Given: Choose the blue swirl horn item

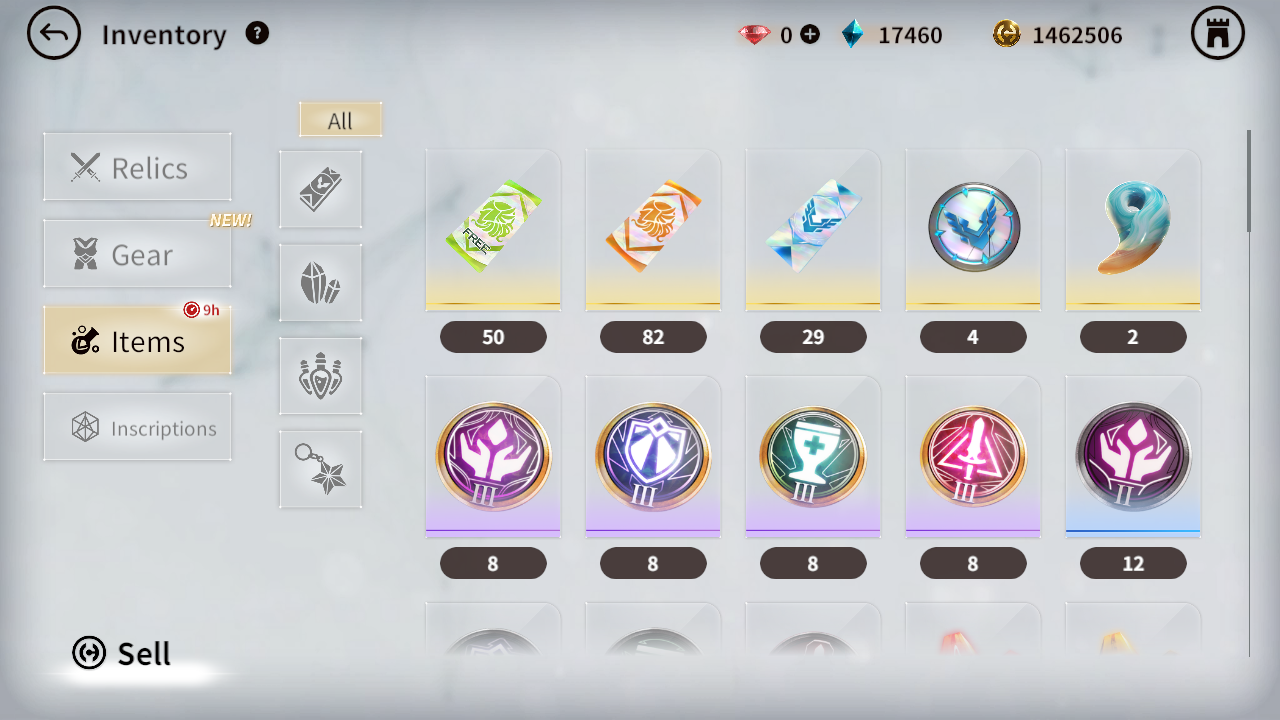Looking at the screenshot, I should [x=1133, y=230].
